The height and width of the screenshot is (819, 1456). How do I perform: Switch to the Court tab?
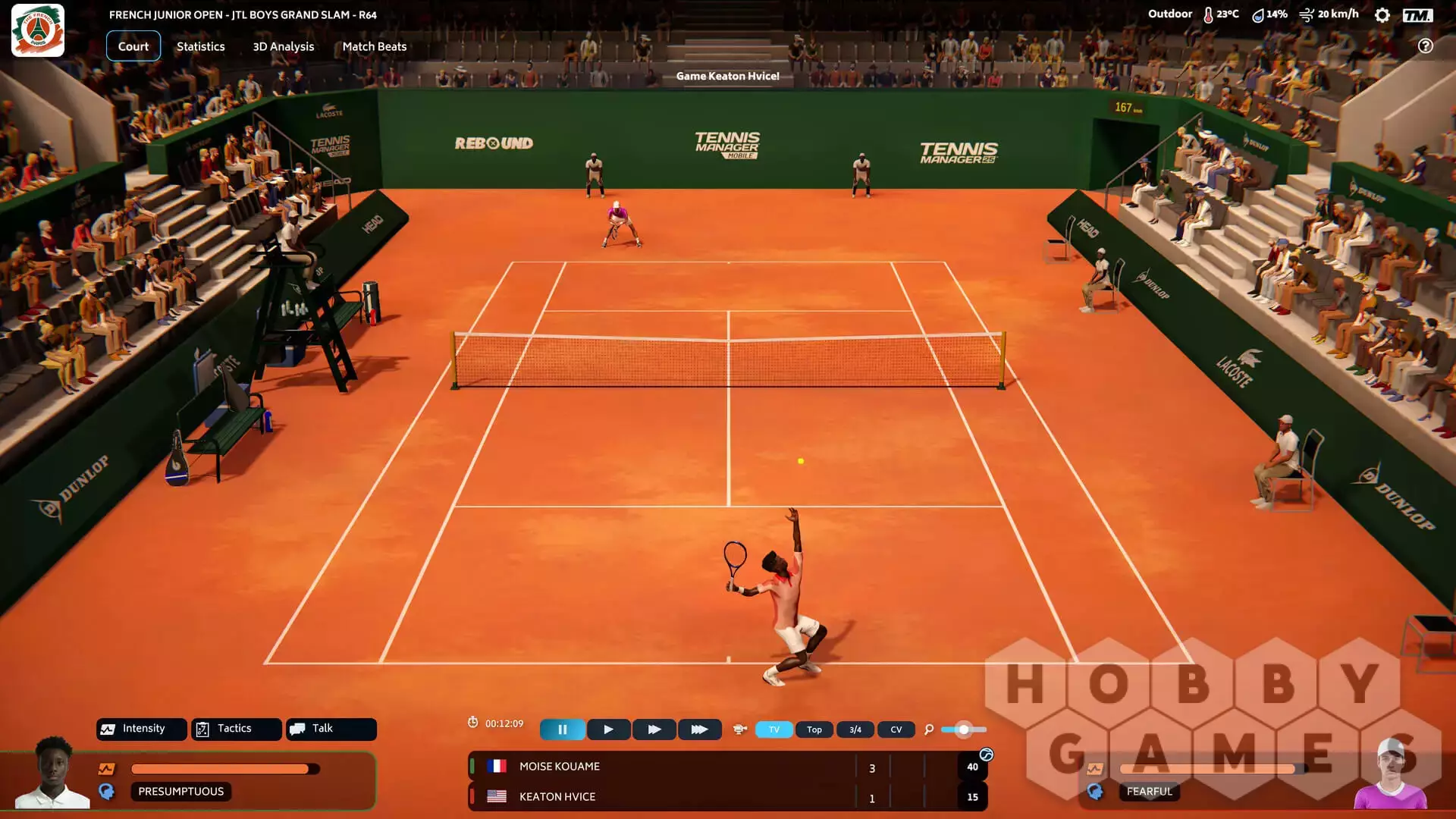click(x=133, y=46)
